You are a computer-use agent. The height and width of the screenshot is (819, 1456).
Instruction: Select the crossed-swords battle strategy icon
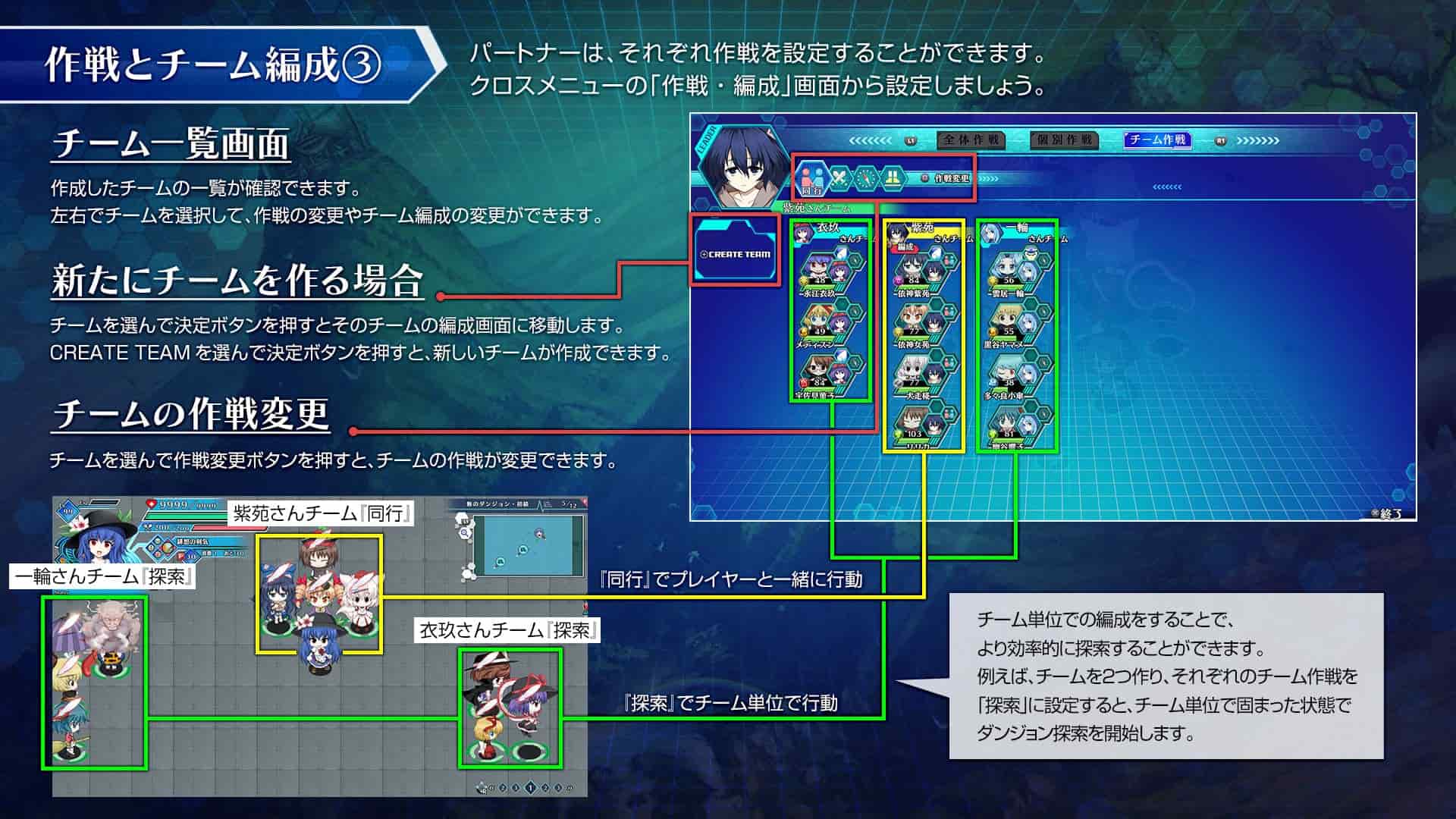coord(840,179)
